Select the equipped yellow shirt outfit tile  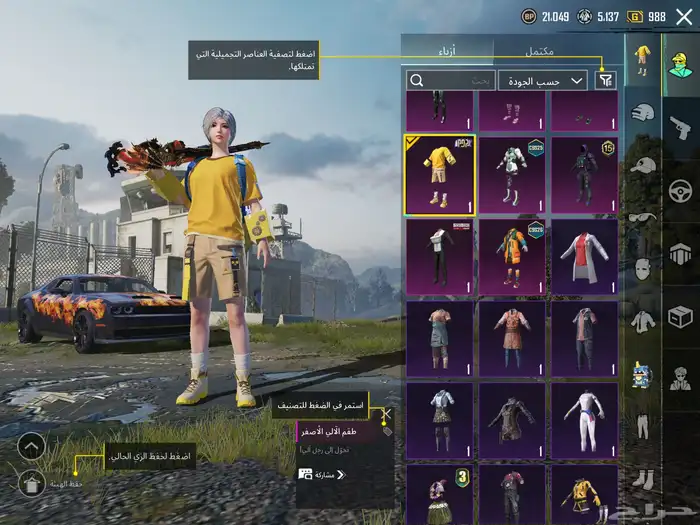pos(439,175)
